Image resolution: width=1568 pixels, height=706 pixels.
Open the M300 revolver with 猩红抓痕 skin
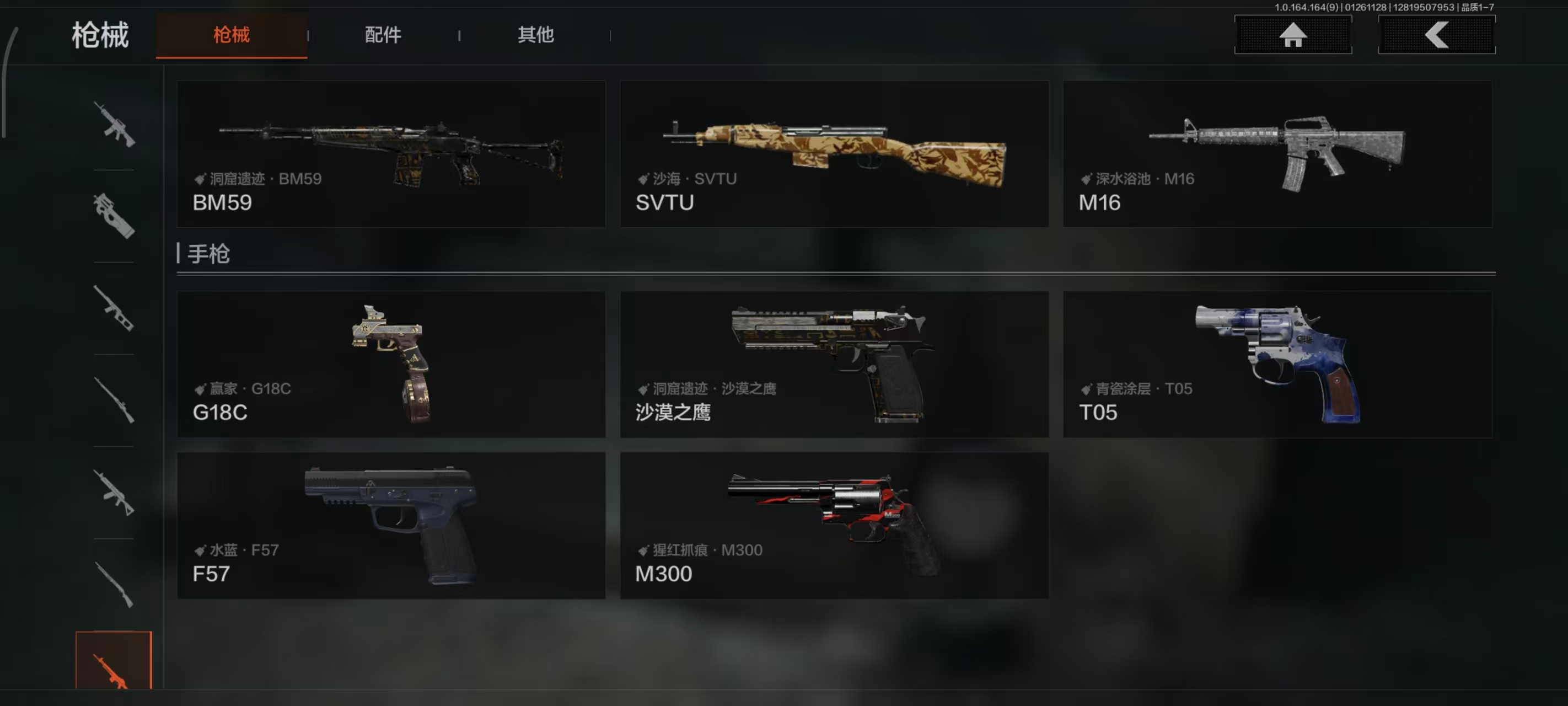[834, 525]
